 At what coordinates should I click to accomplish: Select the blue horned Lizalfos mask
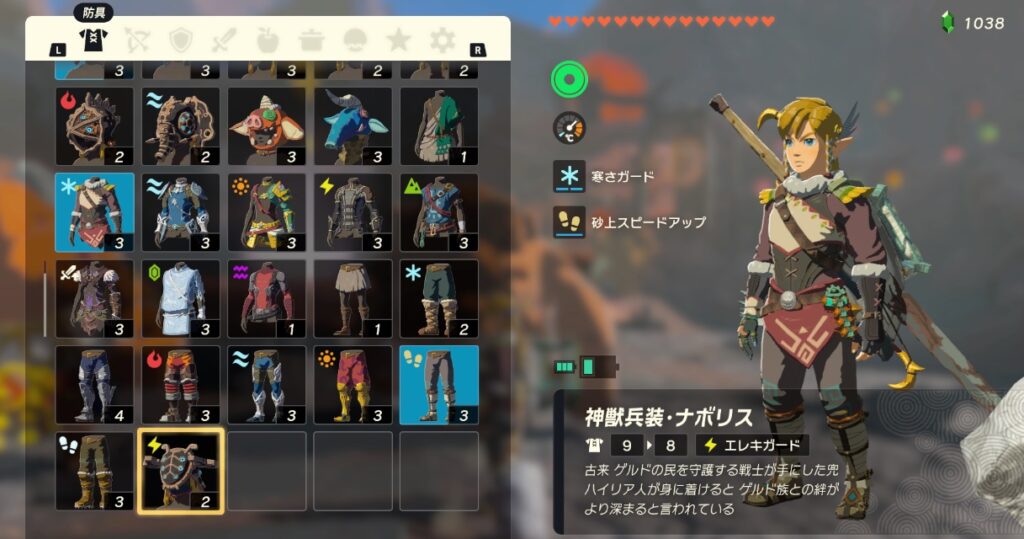(352, 126)
